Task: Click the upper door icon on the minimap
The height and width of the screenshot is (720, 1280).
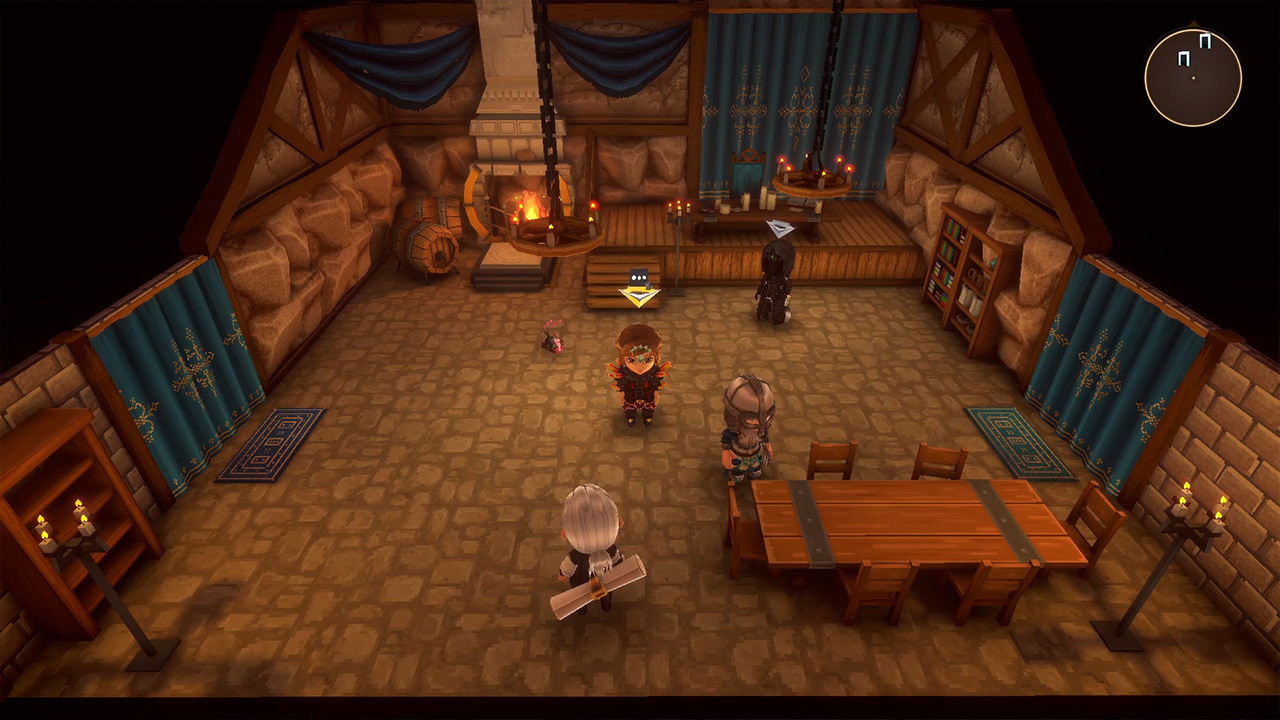Action: (x=1205, y=40)
